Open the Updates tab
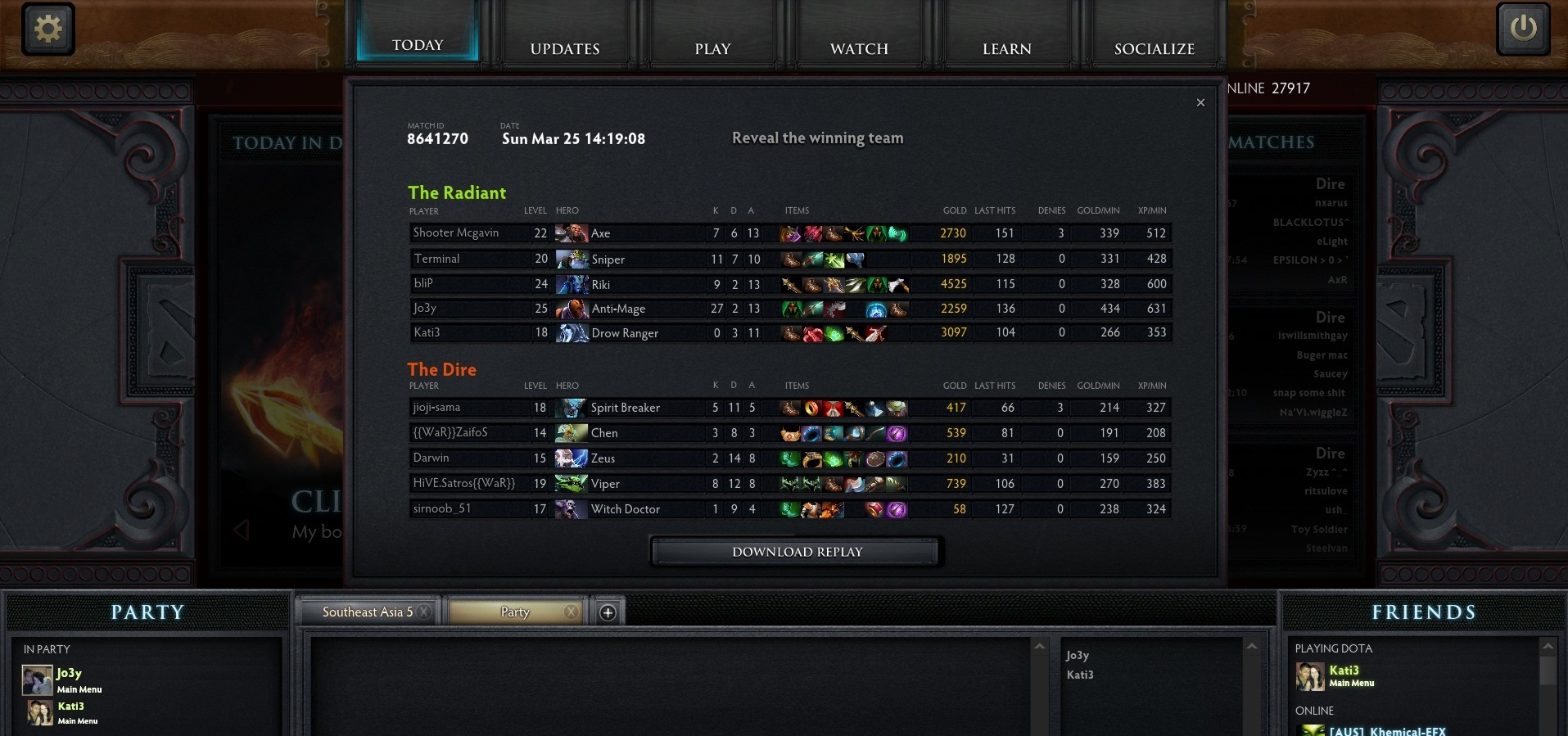1568x736 pixels. click(565, 48)
